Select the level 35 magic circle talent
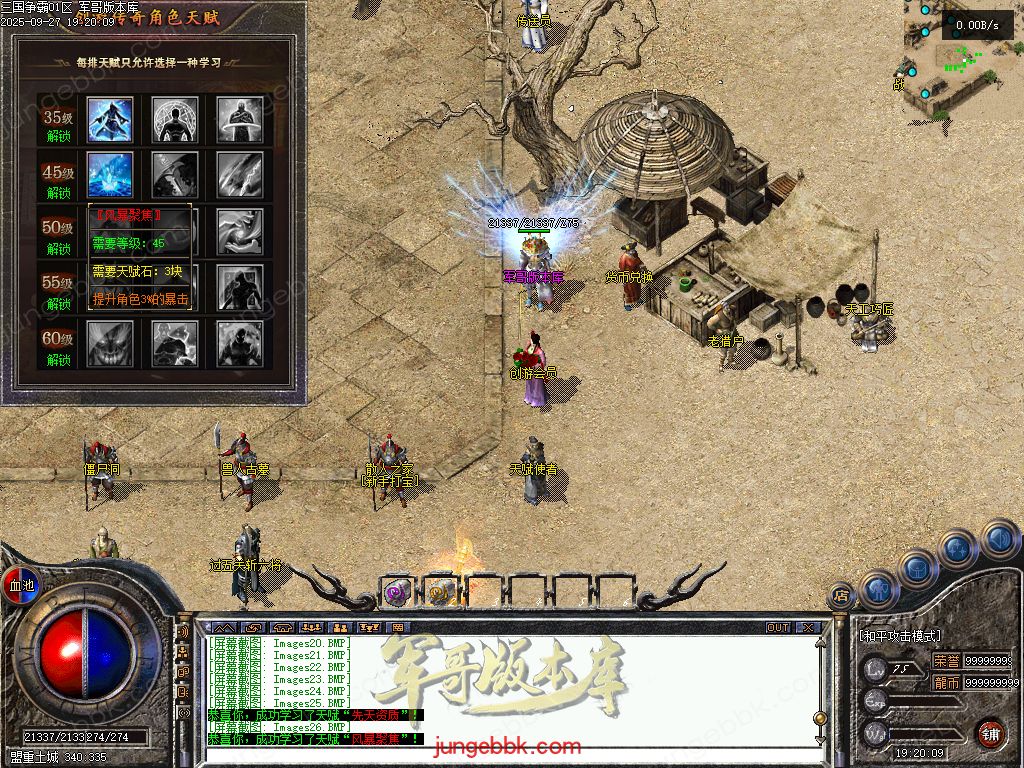Image resolution: width=1024 pixels, height=768 pixels. click(x=175, y=119)
